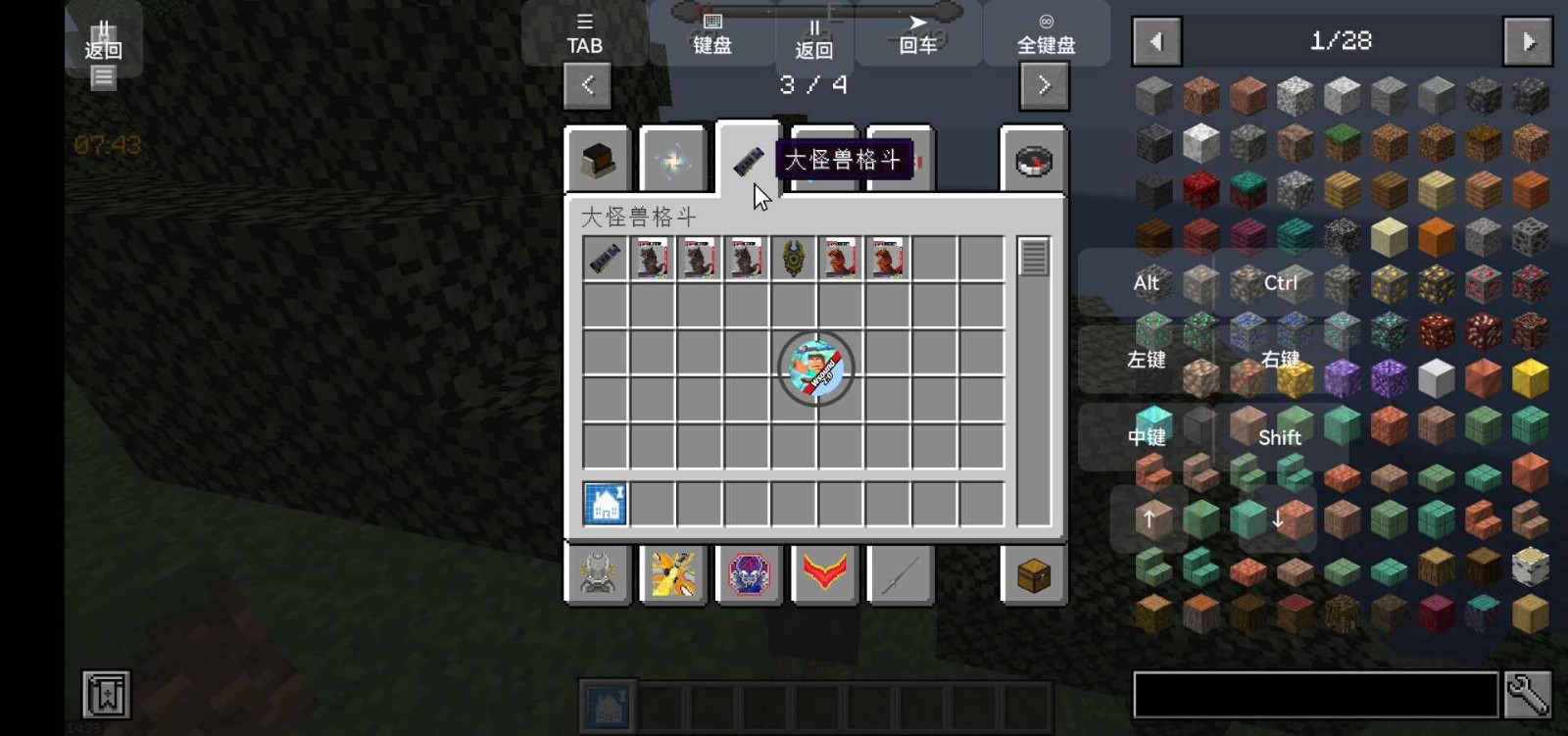The image size is (1568, 736).
Task: Open the wrench configuration button
Action: coord(1527,695)
